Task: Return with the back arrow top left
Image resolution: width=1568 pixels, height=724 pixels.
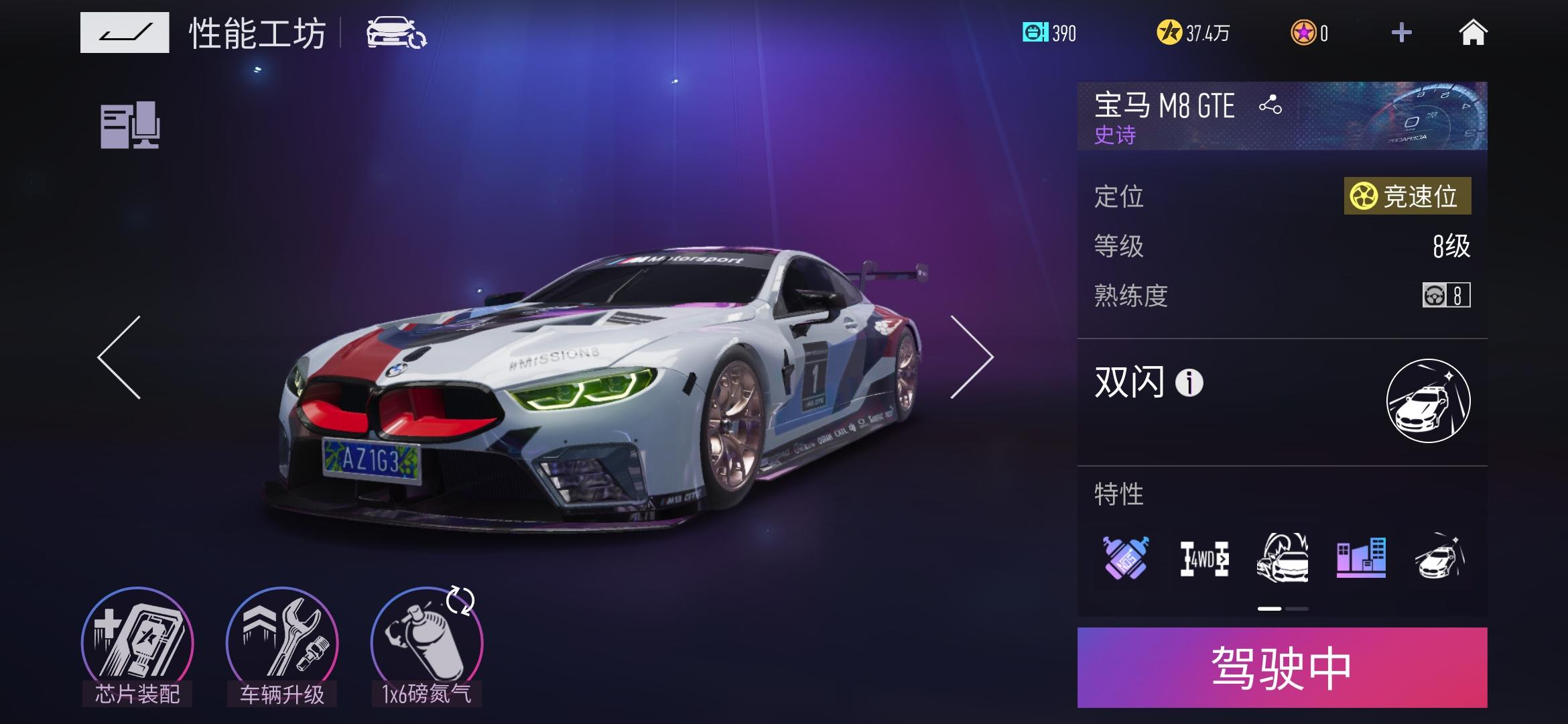Action: pos(125,32)
